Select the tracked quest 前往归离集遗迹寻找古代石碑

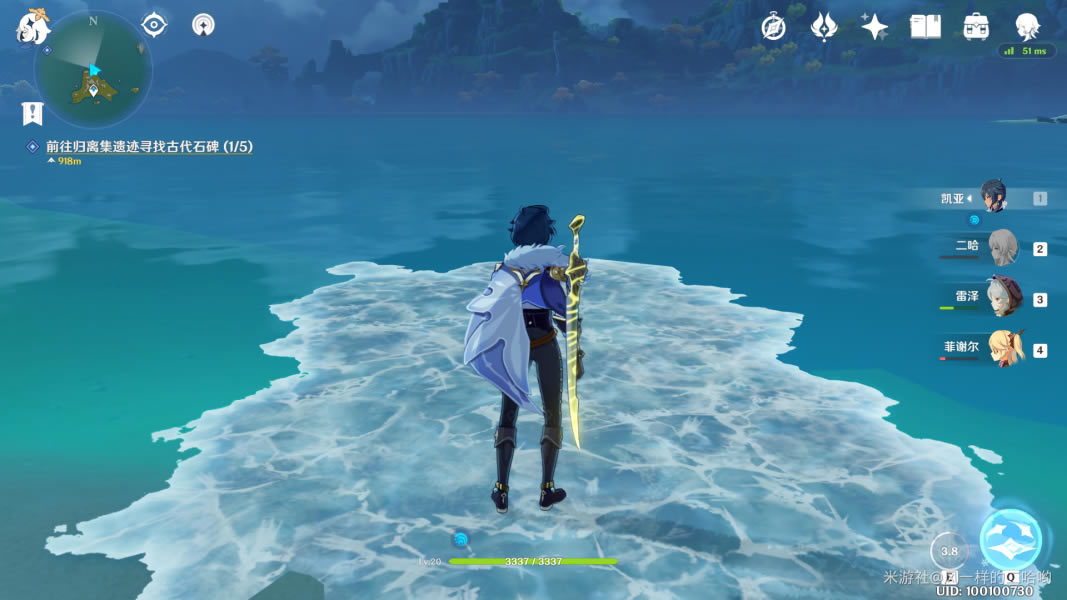[x=148, y=147]
